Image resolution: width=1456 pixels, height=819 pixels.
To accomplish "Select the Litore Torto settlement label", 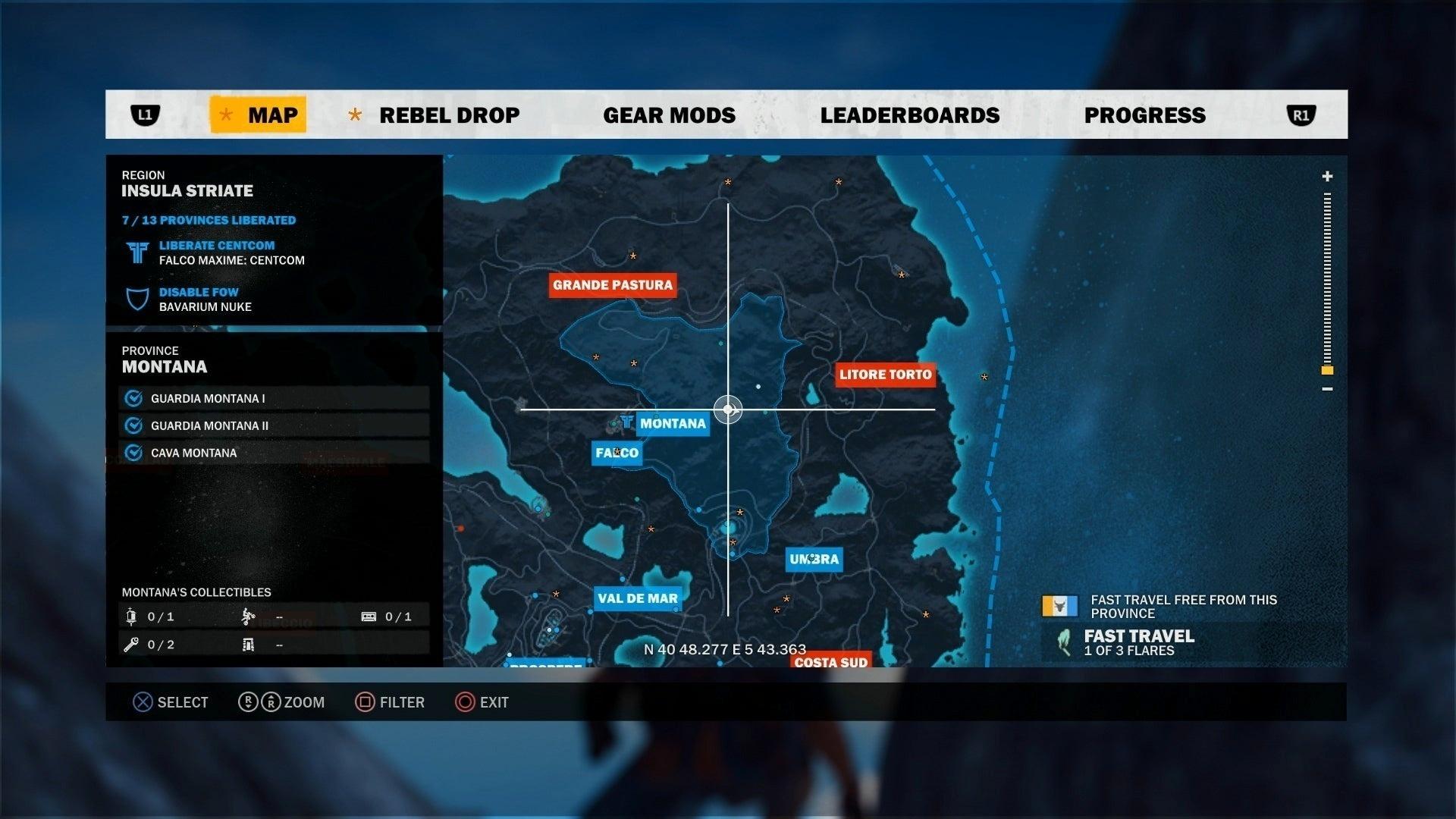I will 886,374.
